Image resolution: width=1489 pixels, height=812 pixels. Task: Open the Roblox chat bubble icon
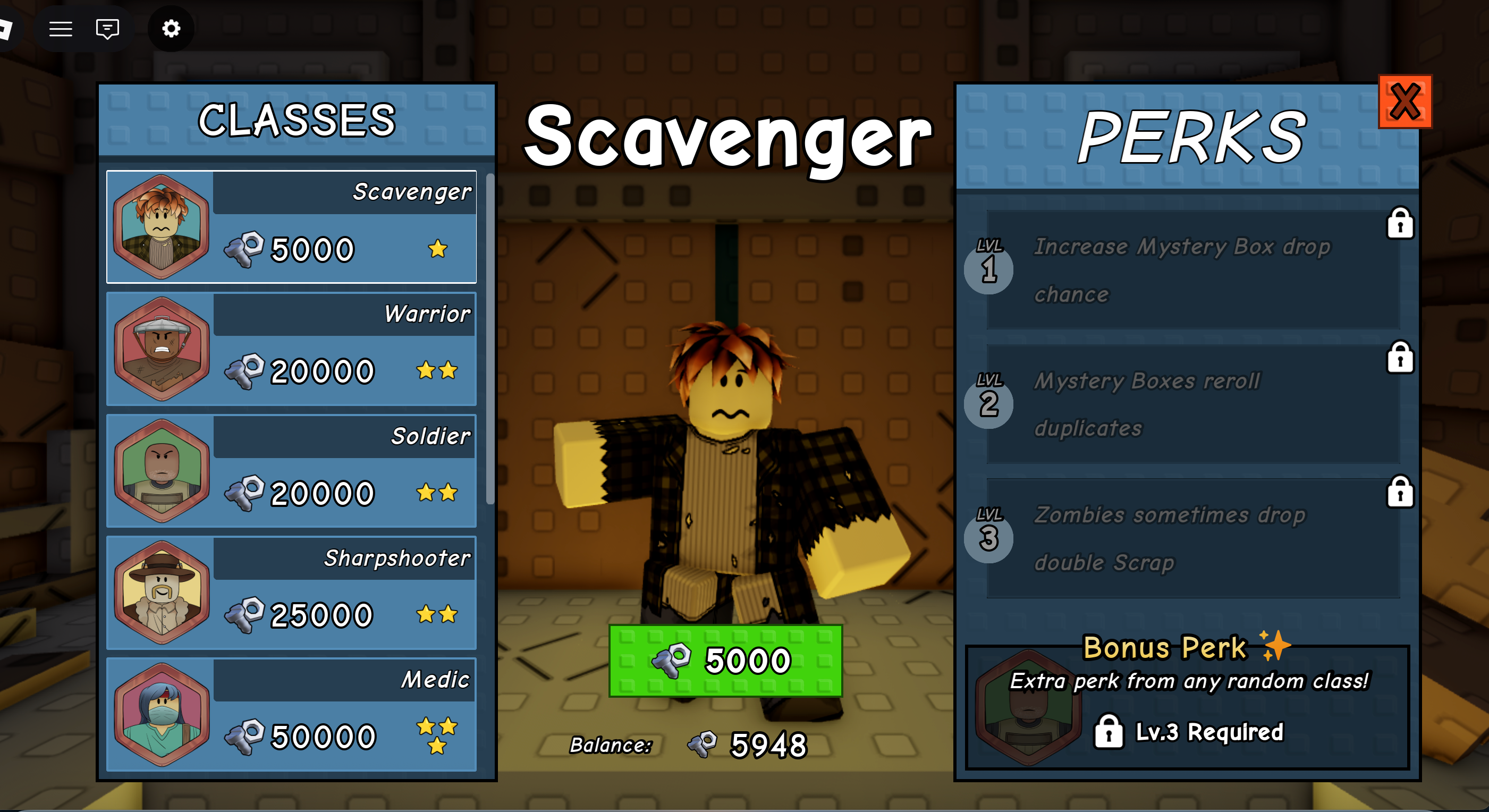click(107, 28)
